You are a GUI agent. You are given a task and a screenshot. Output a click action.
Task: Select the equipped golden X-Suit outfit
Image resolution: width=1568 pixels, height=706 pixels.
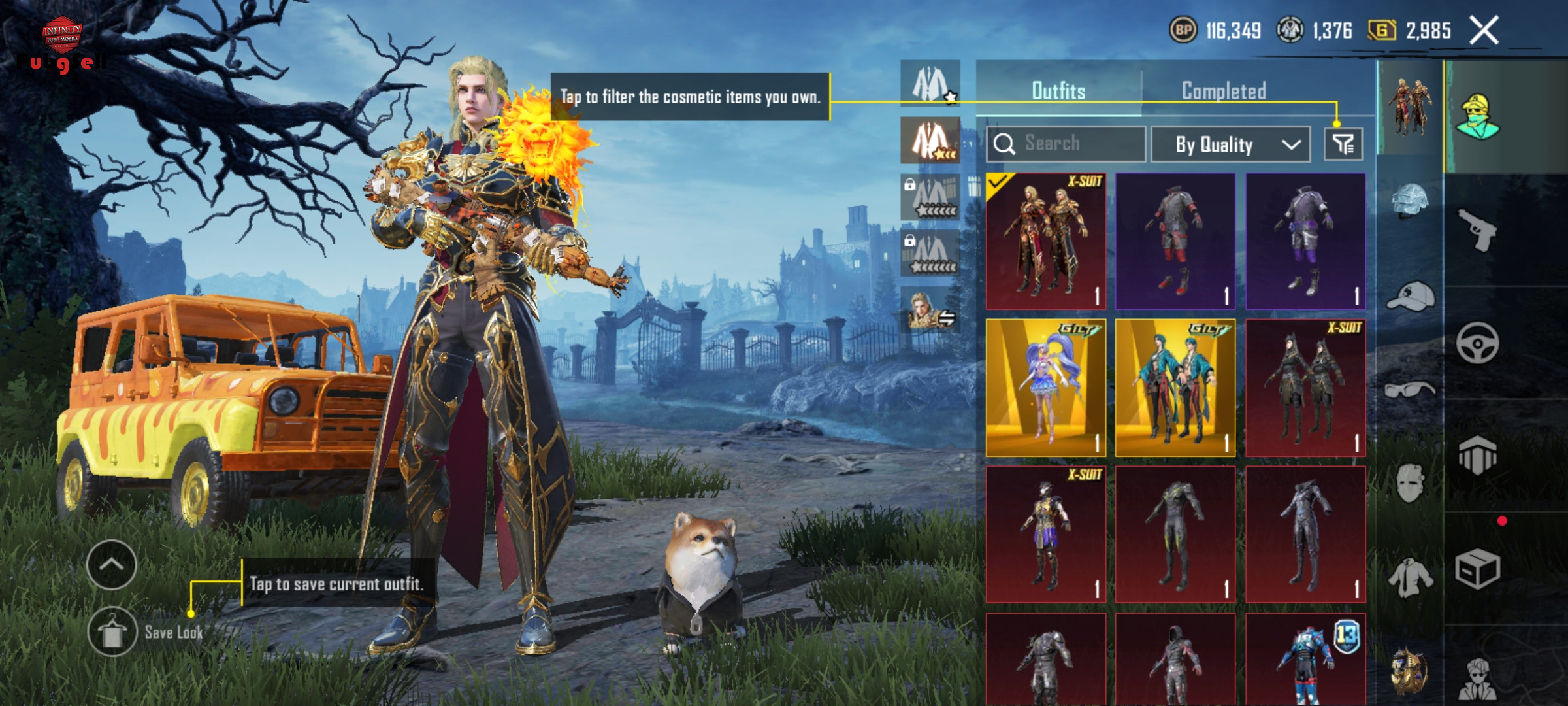[x=1045, y=241]
